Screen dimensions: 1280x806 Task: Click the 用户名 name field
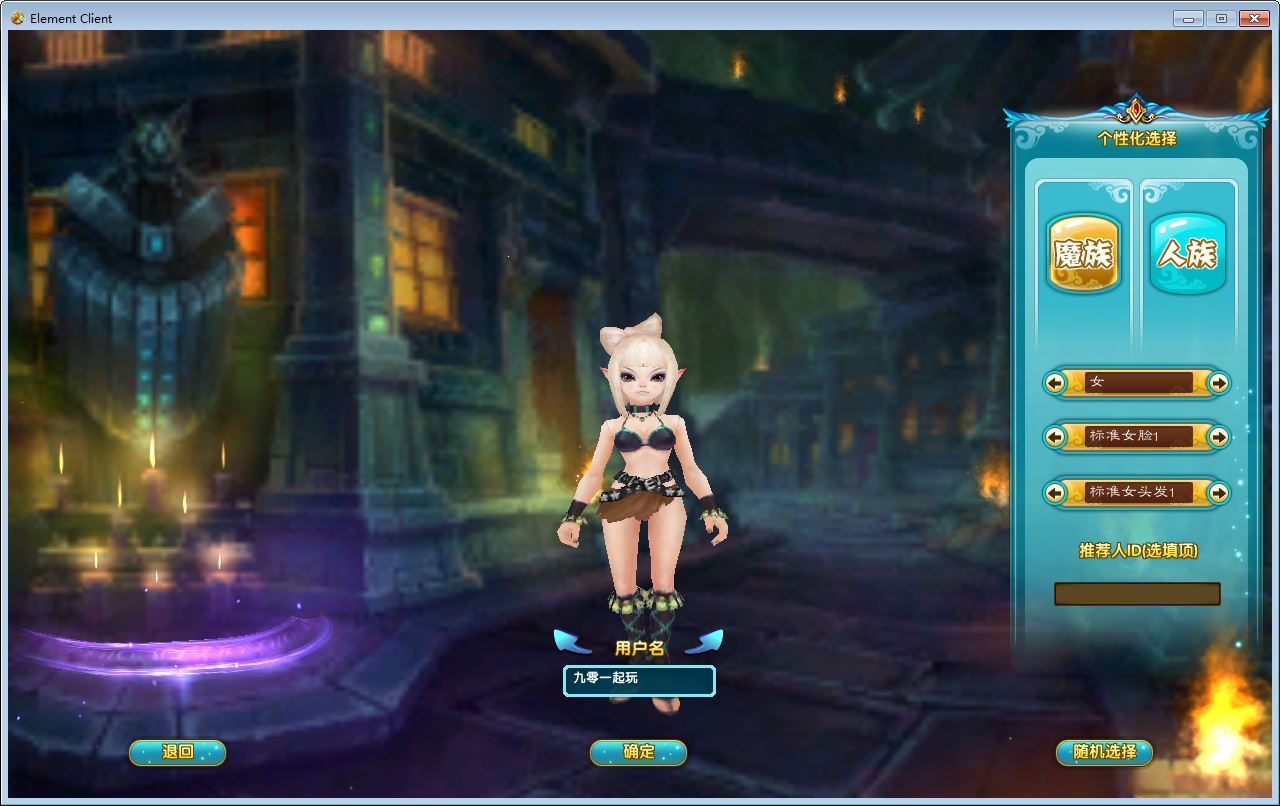point(639,680)
